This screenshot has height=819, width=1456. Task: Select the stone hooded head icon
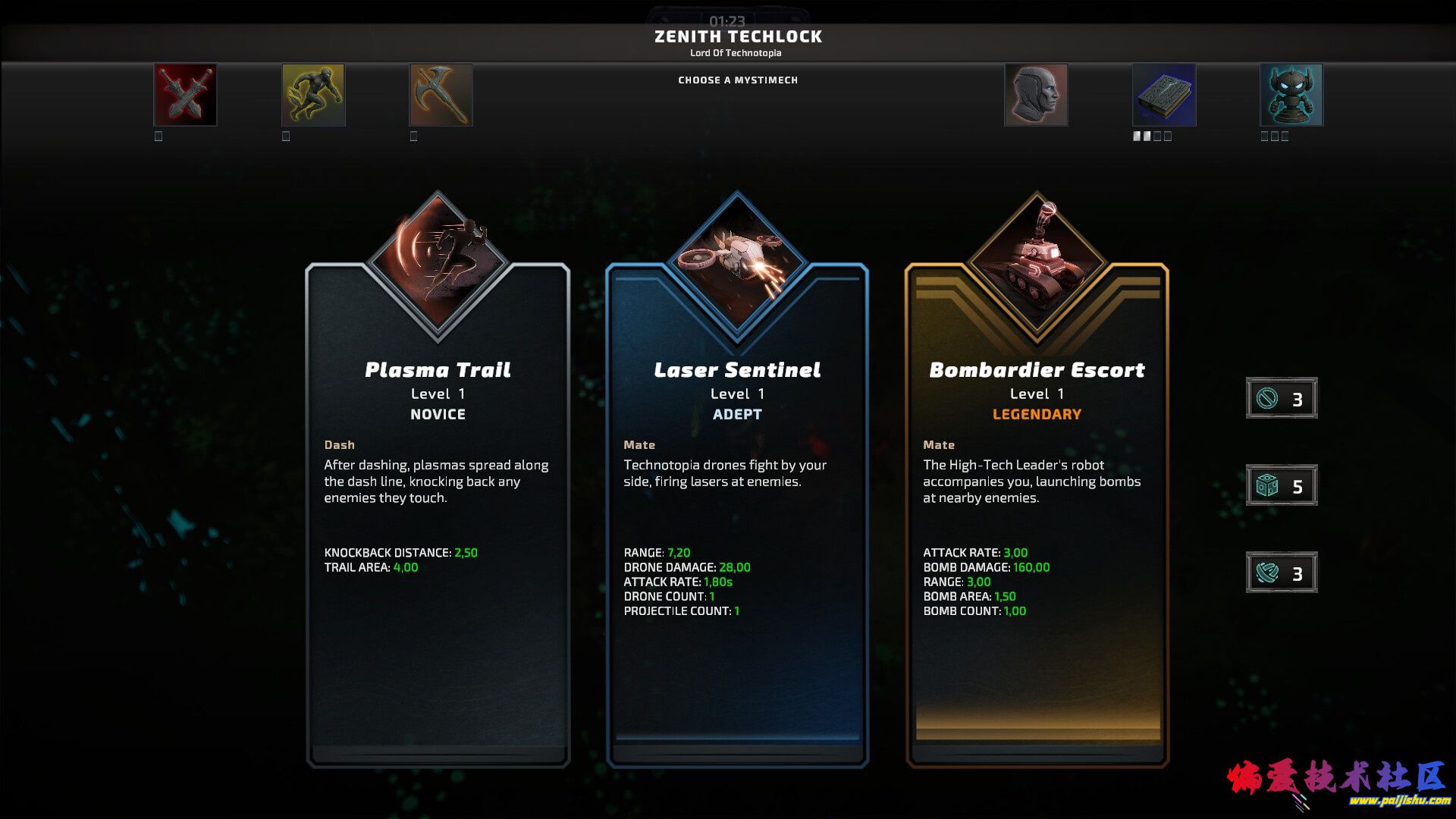coord(1036,95)
